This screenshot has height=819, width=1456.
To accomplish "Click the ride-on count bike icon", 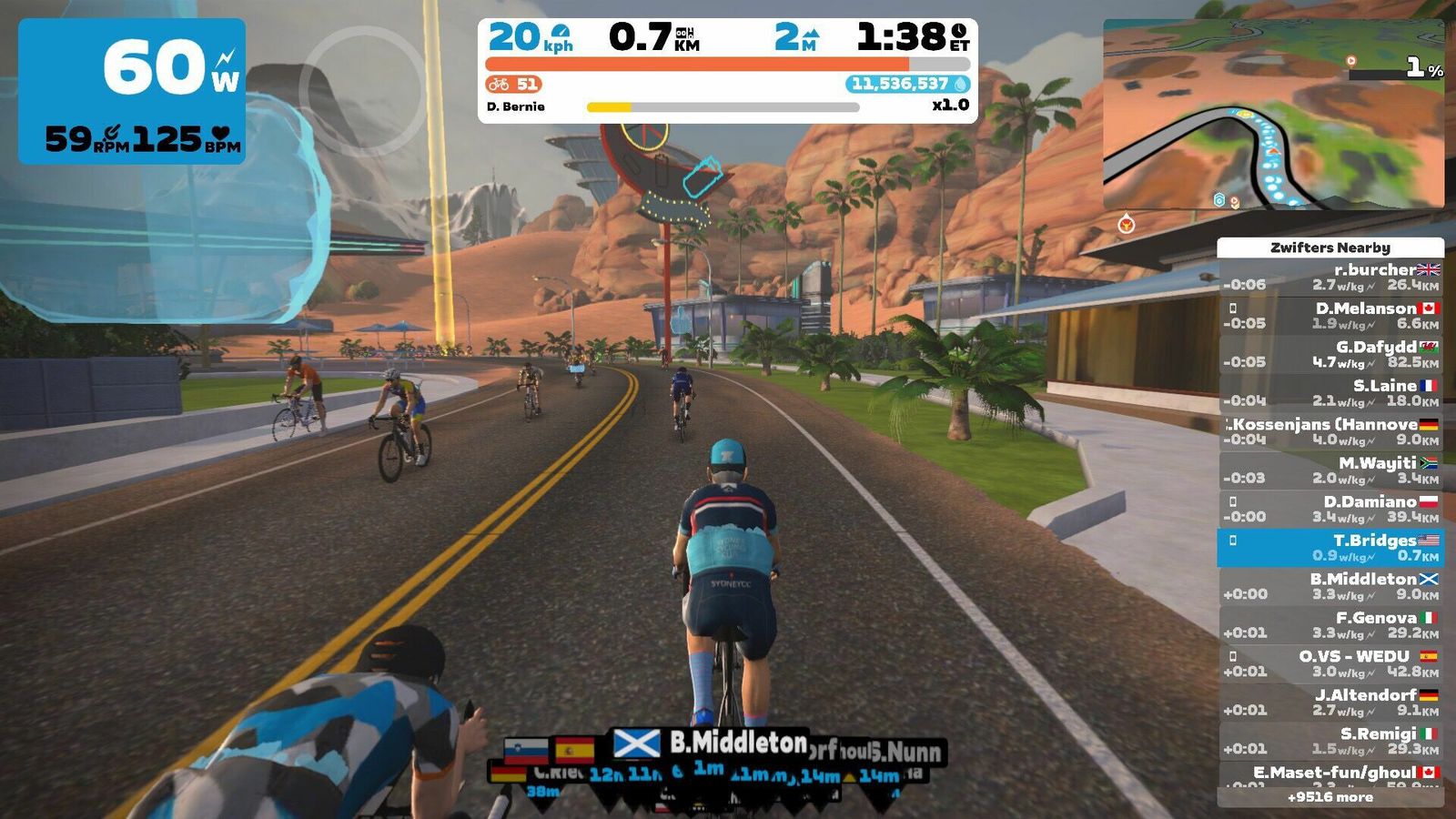I will pos(499,85).
